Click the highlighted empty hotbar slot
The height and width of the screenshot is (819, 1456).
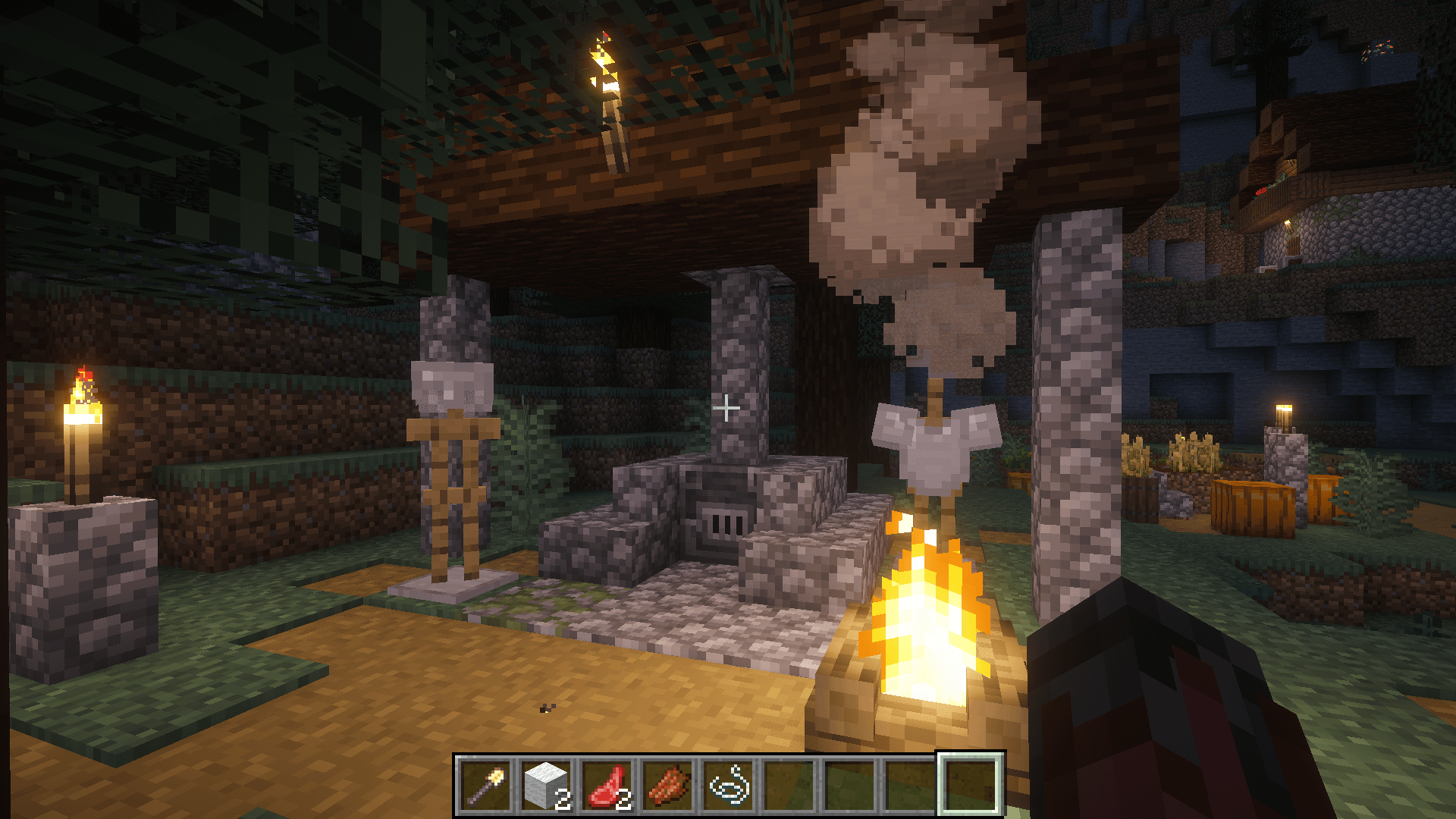(971, 786)
